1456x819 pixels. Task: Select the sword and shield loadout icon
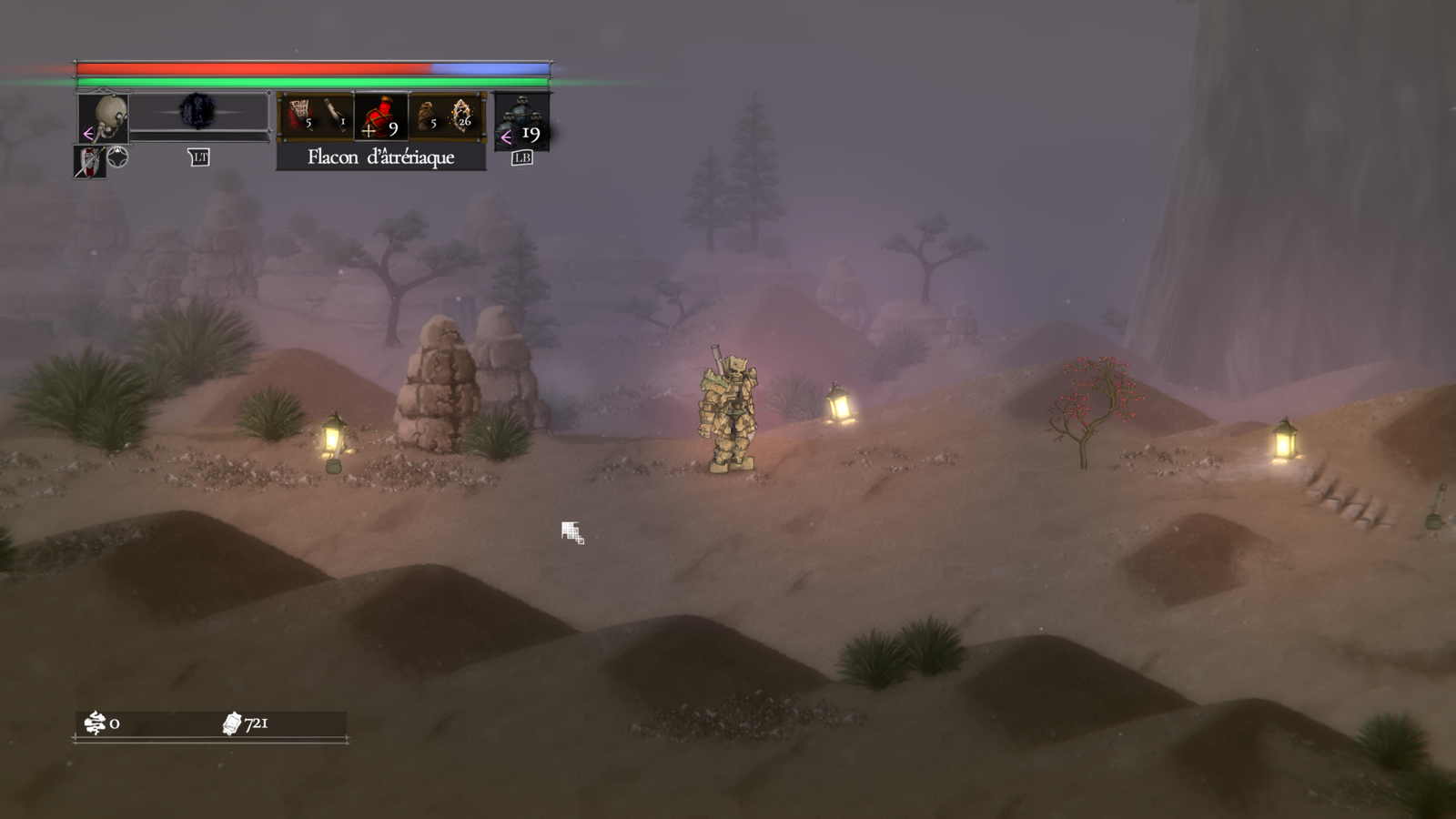[x=89, y=162]
